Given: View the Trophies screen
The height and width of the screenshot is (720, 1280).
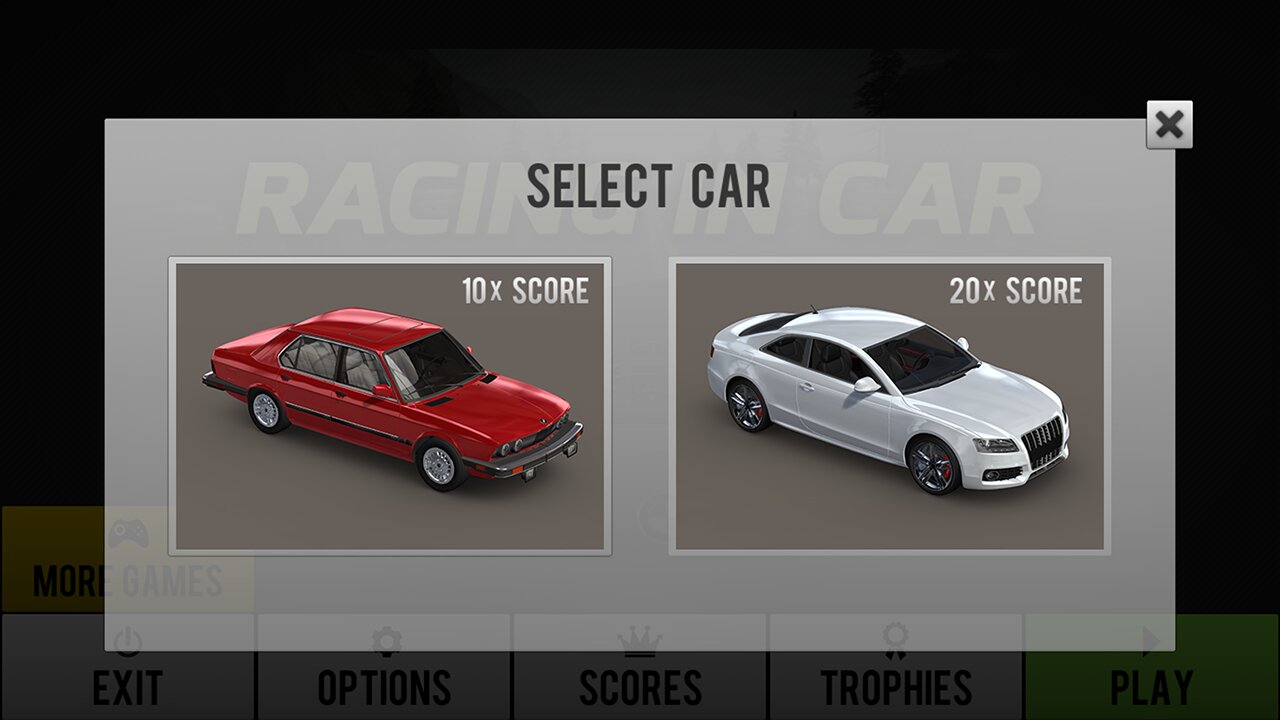Looking at the screenshot, I should coord(896,686).
